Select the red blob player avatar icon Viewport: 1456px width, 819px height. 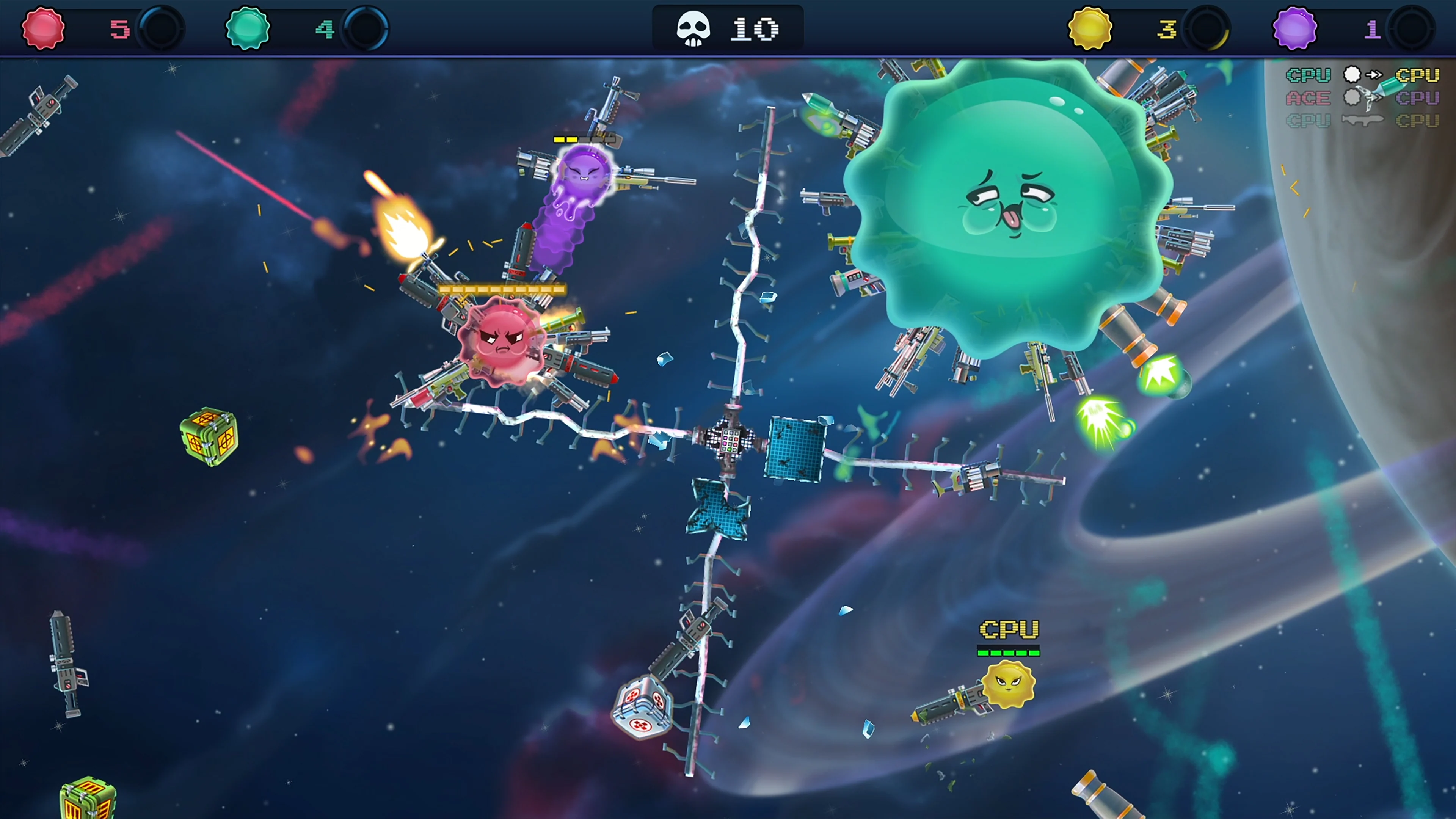[x=44, y=30]
